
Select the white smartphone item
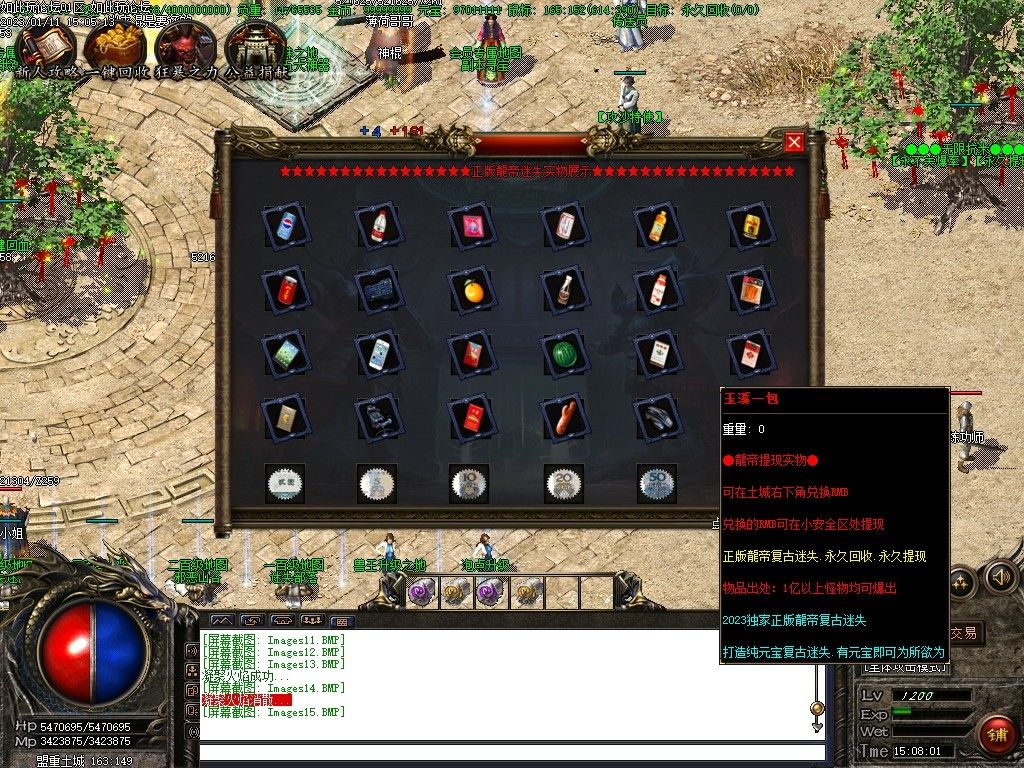pos(379,354)
